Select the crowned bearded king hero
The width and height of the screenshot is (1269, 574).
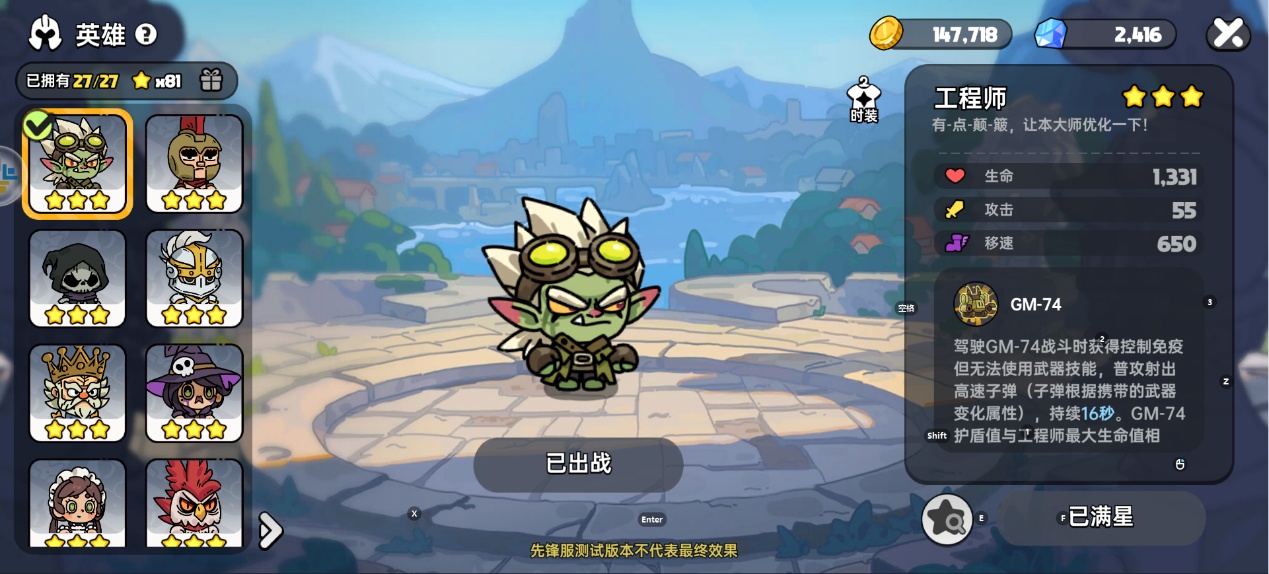coord(78,393)
